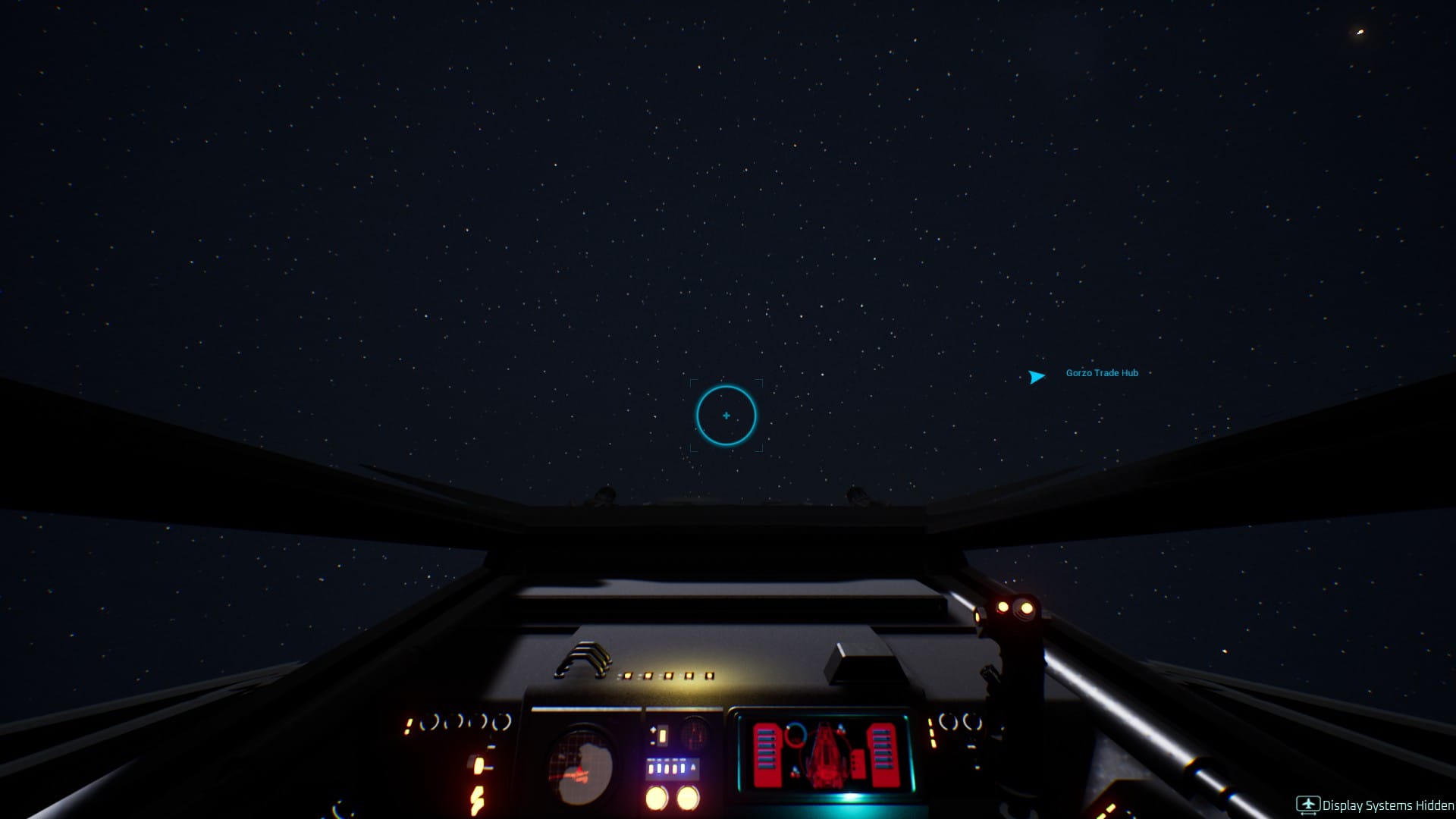The height and width of the screenshot is (819, 1456).
Task: Select the Gorzo Trade Hub arrow marker
Action: click(1036, 376)
